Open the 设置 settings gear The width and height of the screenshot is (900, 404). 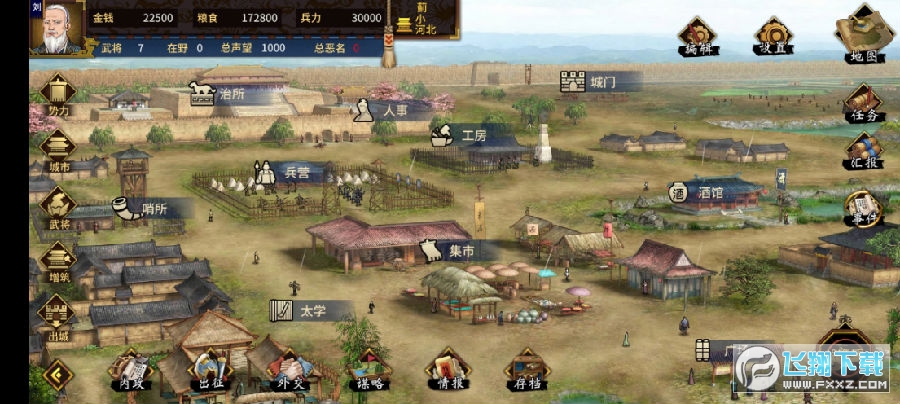[x=770, y=38]
